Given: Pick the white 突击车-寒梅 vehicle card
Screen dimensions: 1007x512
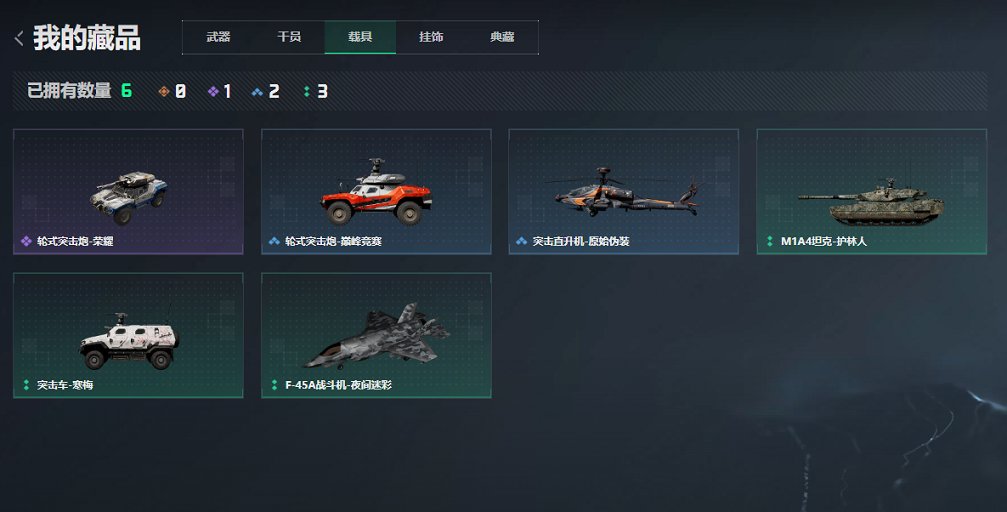Looking at the screenshot, I should click(128, 335).
